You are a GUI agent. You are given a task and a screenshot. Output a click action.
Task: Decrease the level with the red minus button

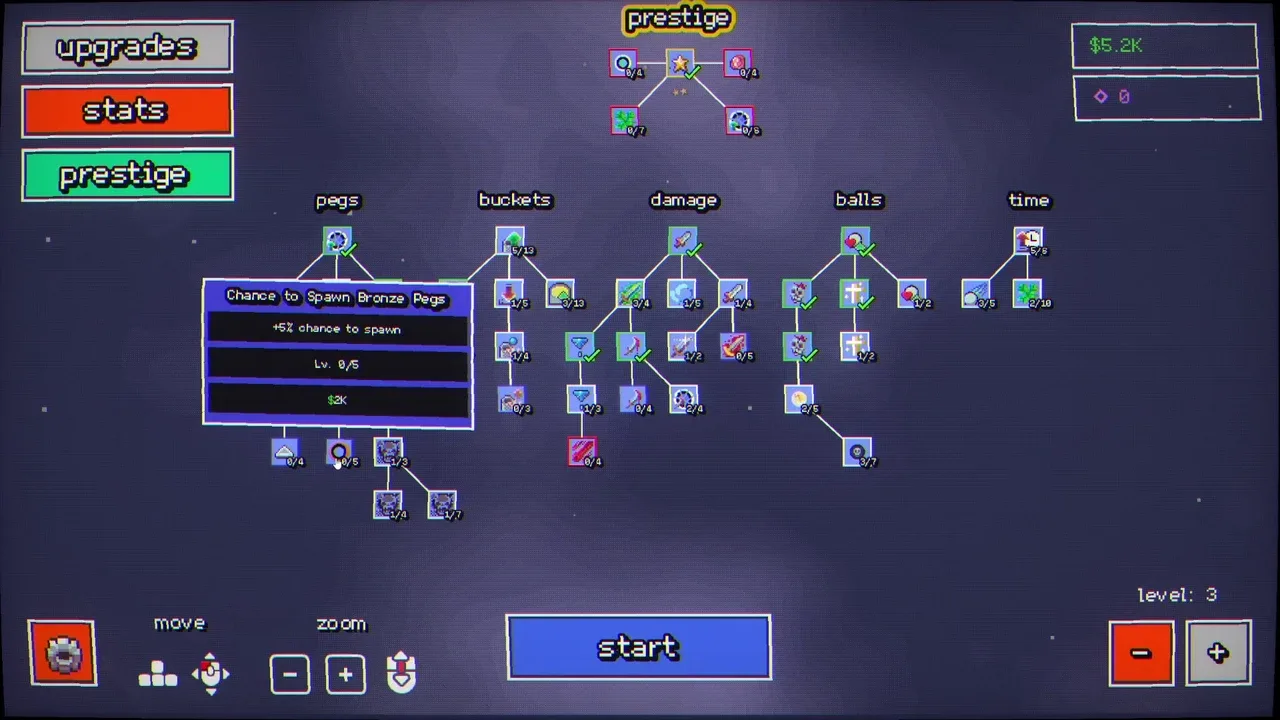click(1141, 654)
